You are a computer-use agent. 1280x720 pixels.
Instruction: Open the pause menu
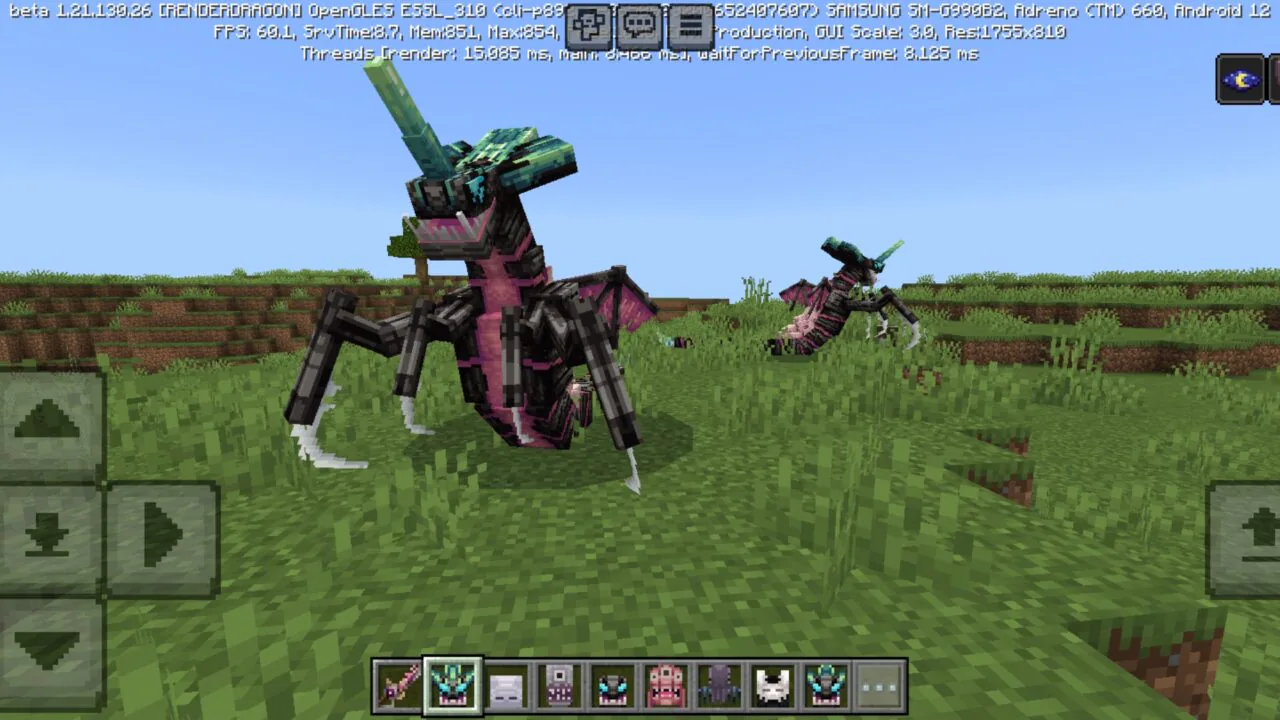[x=688, y=26]
